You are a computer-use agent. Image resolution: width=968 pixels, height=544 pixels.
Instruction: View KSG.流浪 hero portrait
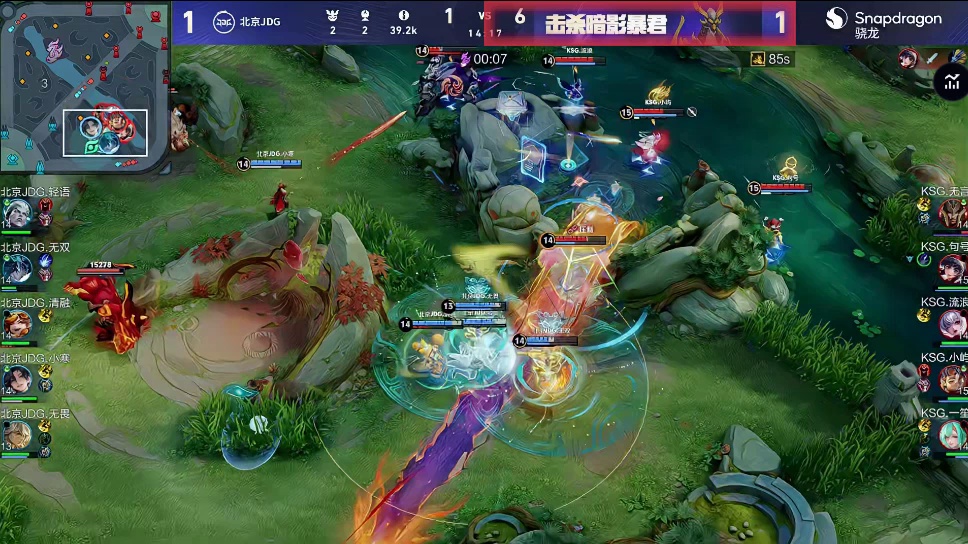[x=952, y=323]
